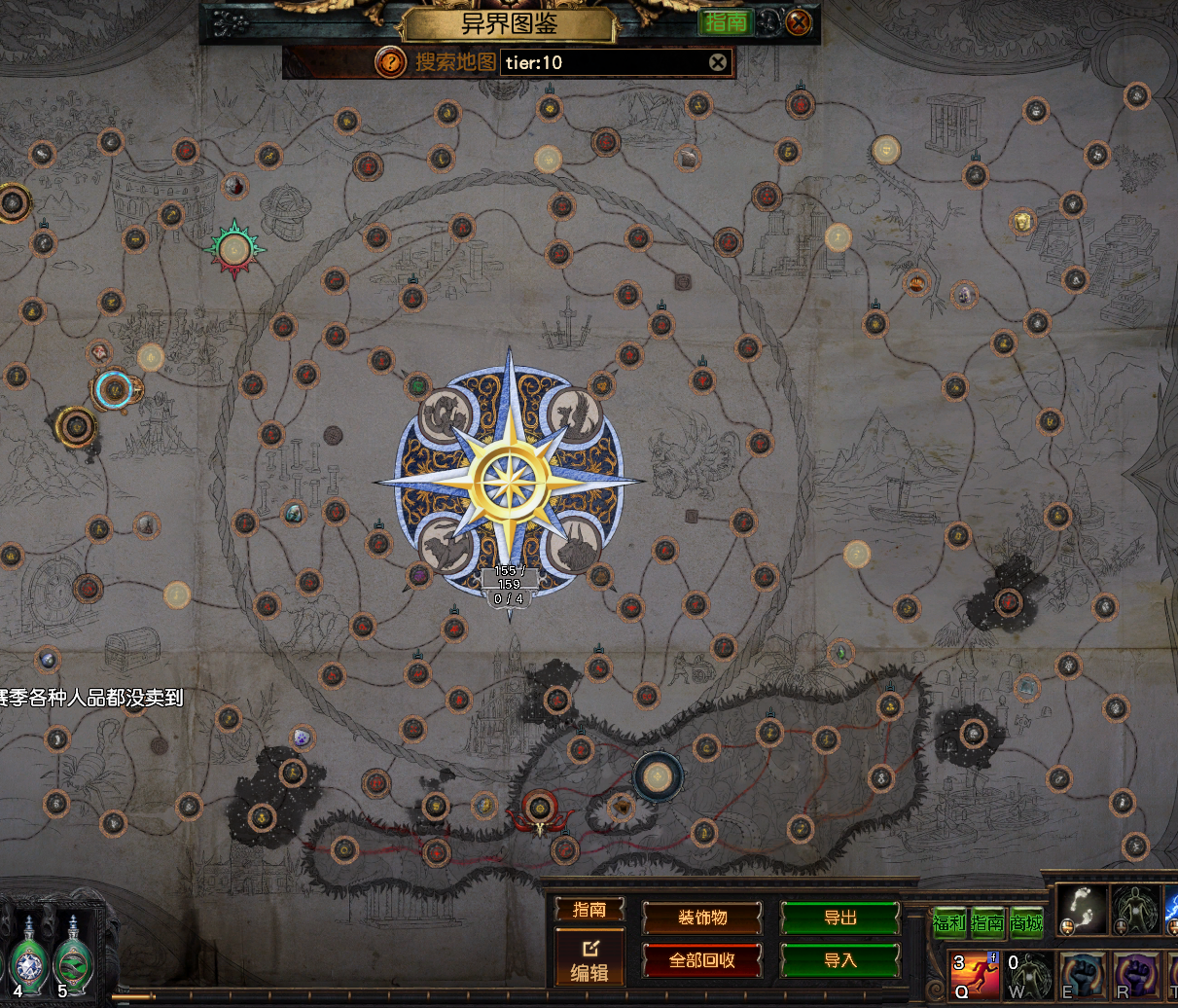Open the 福利 welfare button
Screen dimensions: 1178x1008
948,923
